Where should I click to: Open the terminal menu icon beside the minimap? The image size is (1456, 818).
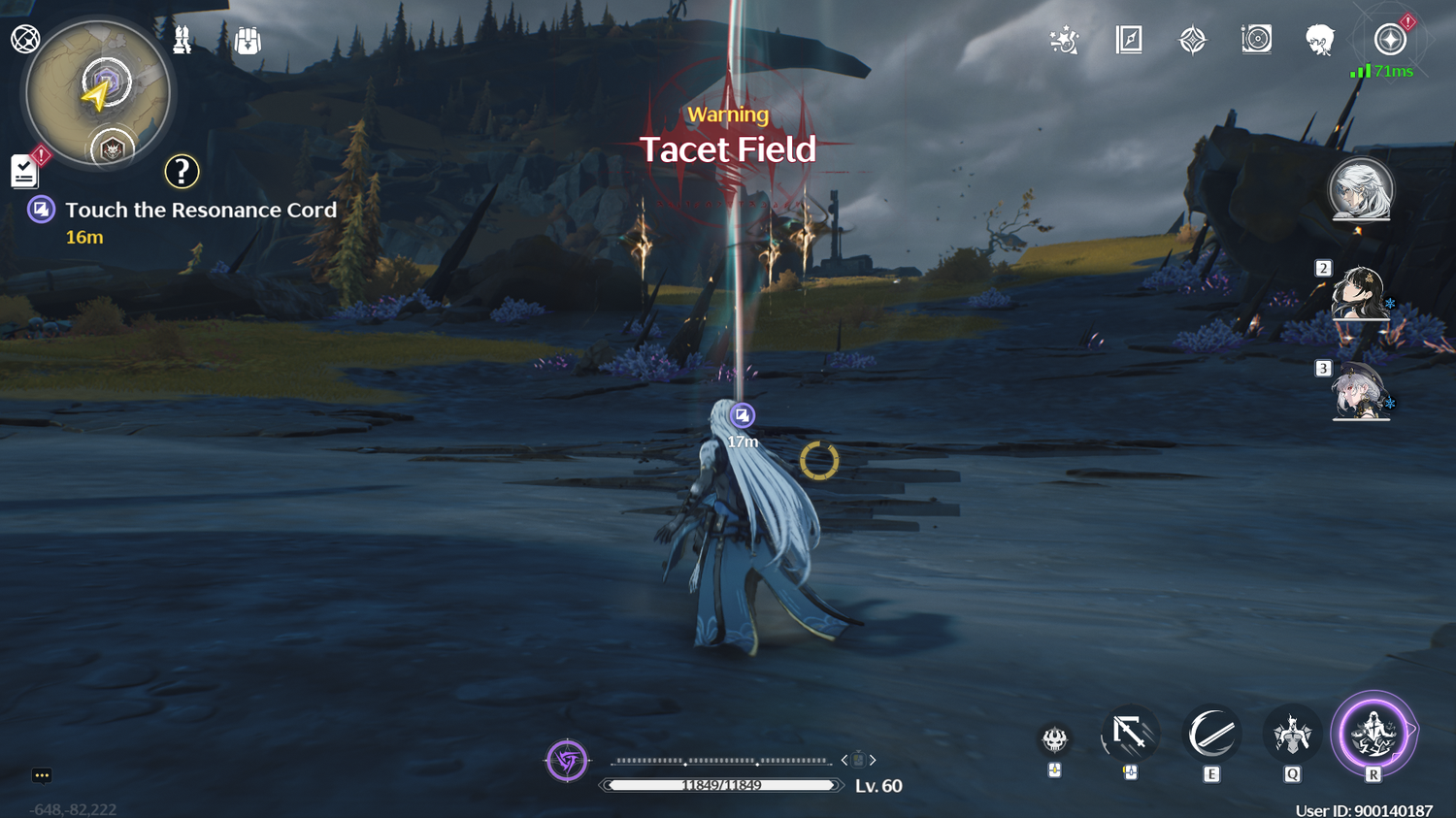25,39
